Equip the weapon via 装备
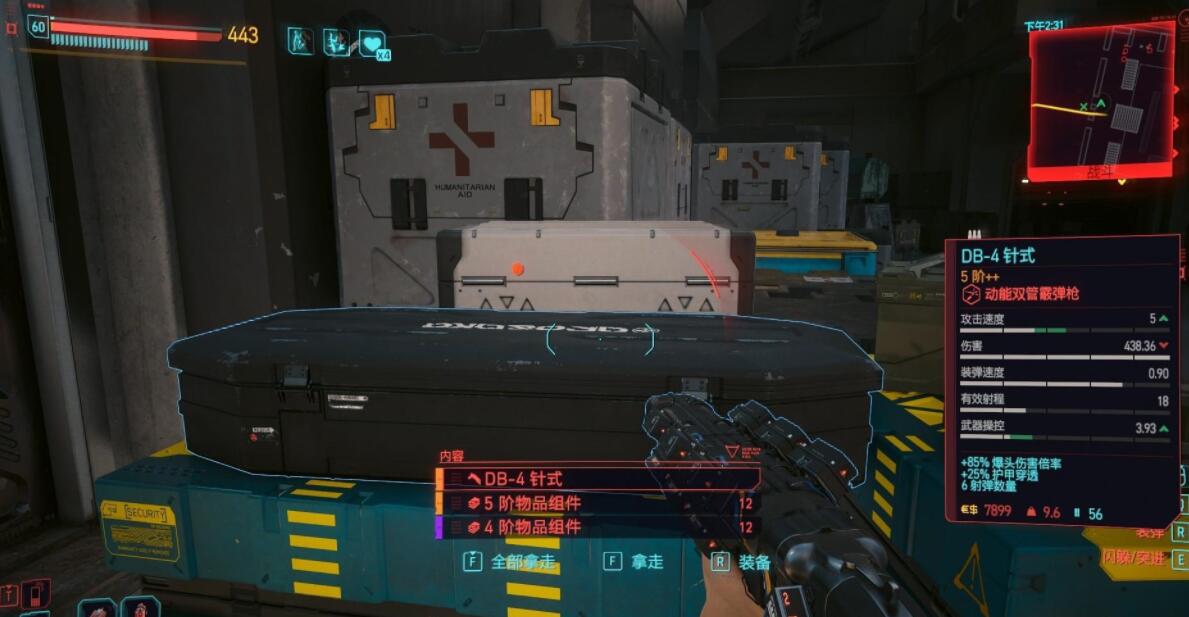Image resolution: width=1189 pixels, height=617 pixels. (743, 562)
